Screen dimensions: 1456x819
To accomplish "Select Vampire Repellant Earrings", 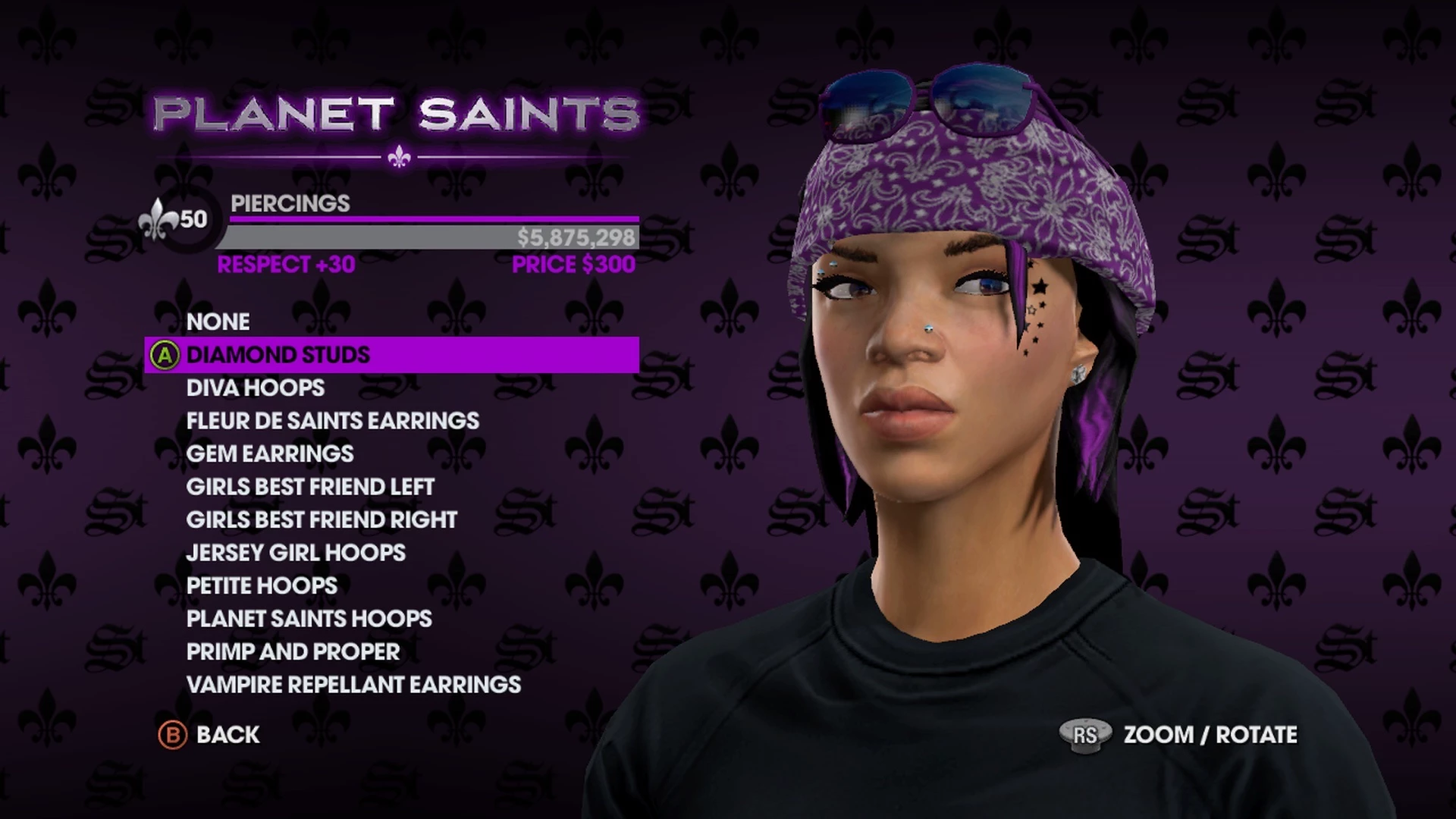I will (353, 685).
